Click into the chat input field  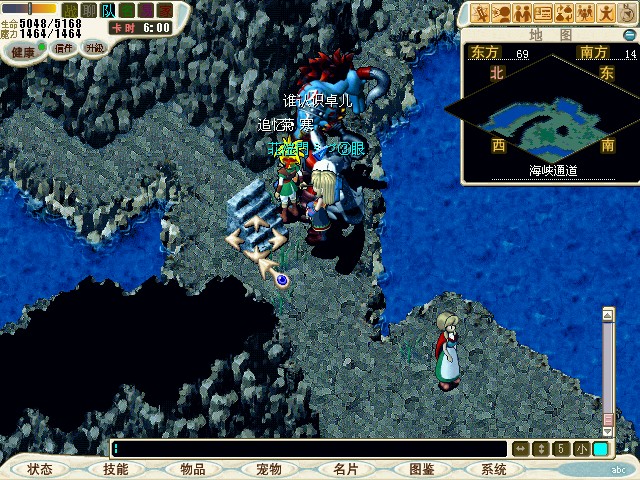tap(310, 449)
